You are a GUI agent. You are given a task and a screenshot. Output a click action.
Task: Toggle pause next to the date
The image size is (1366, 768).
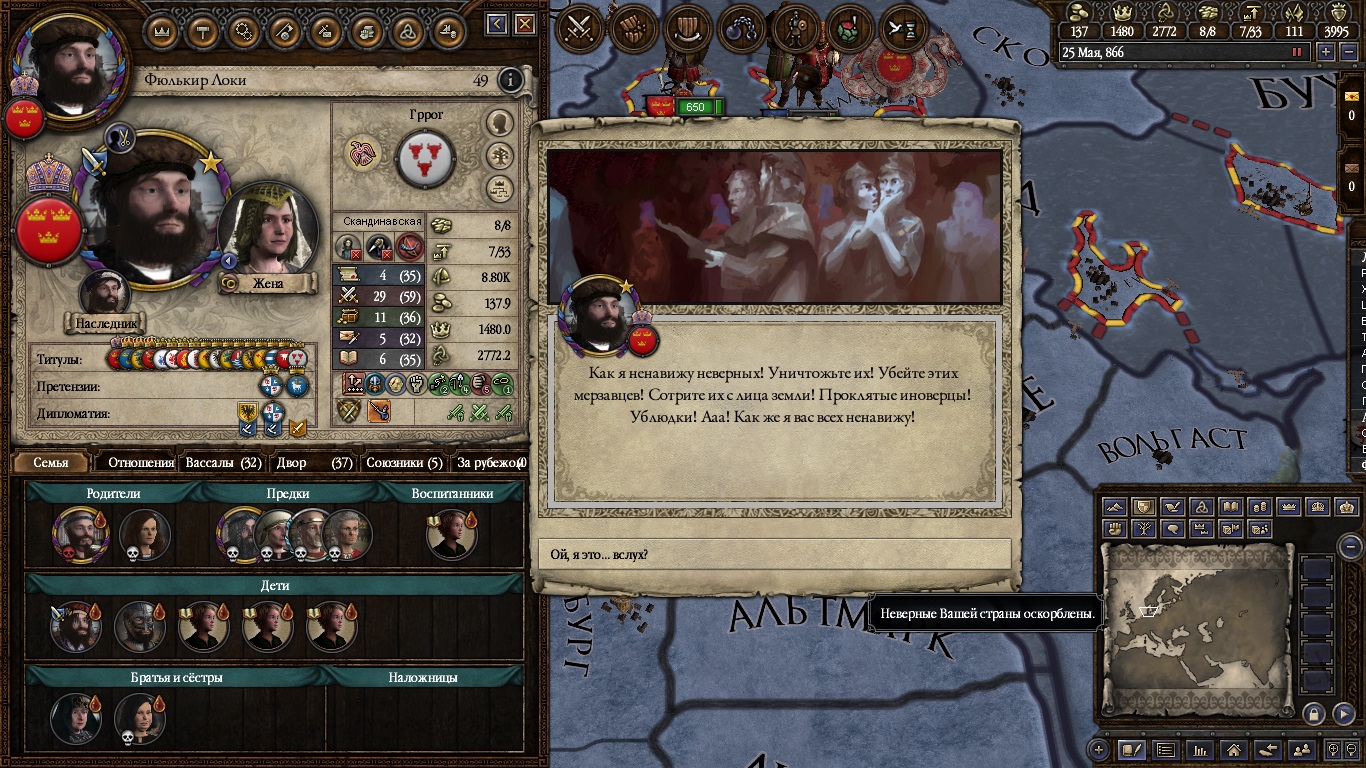pyautogui.click(x=1298, y=52)
